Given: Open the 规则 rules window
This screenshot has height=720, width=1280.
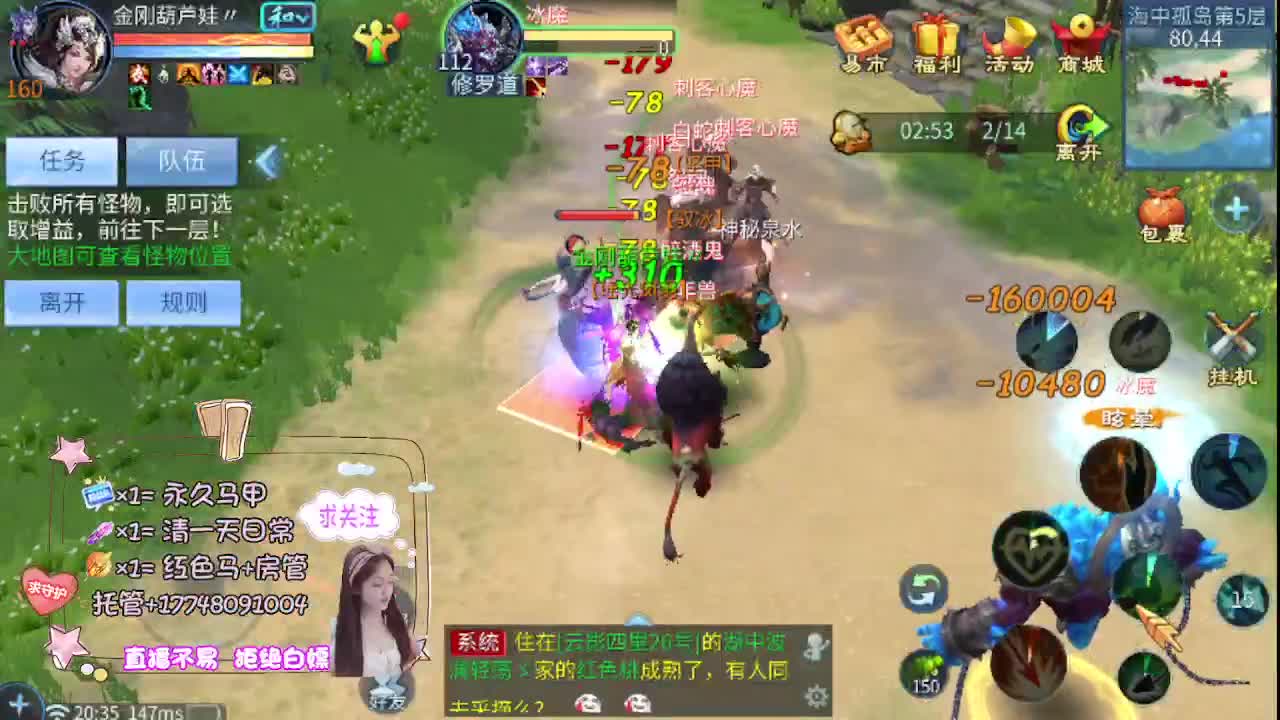Looking at the screenshot, I should coord(183,302).
